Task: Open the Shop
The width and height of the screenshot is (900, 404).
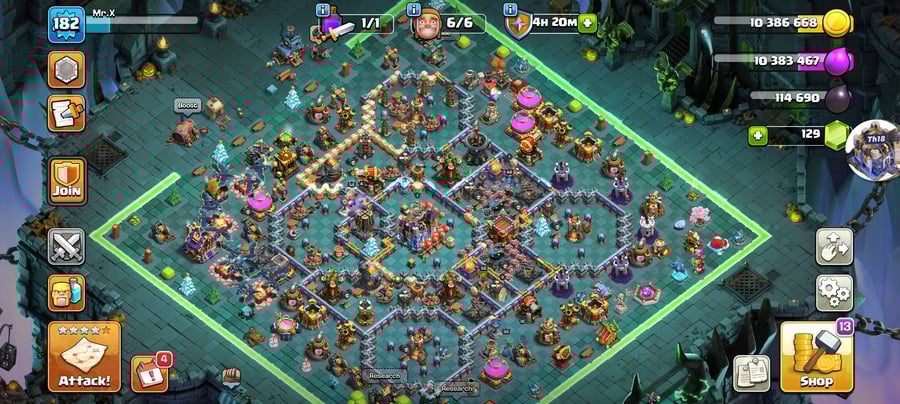Action: pyautogui.click(x=816, y=357)
